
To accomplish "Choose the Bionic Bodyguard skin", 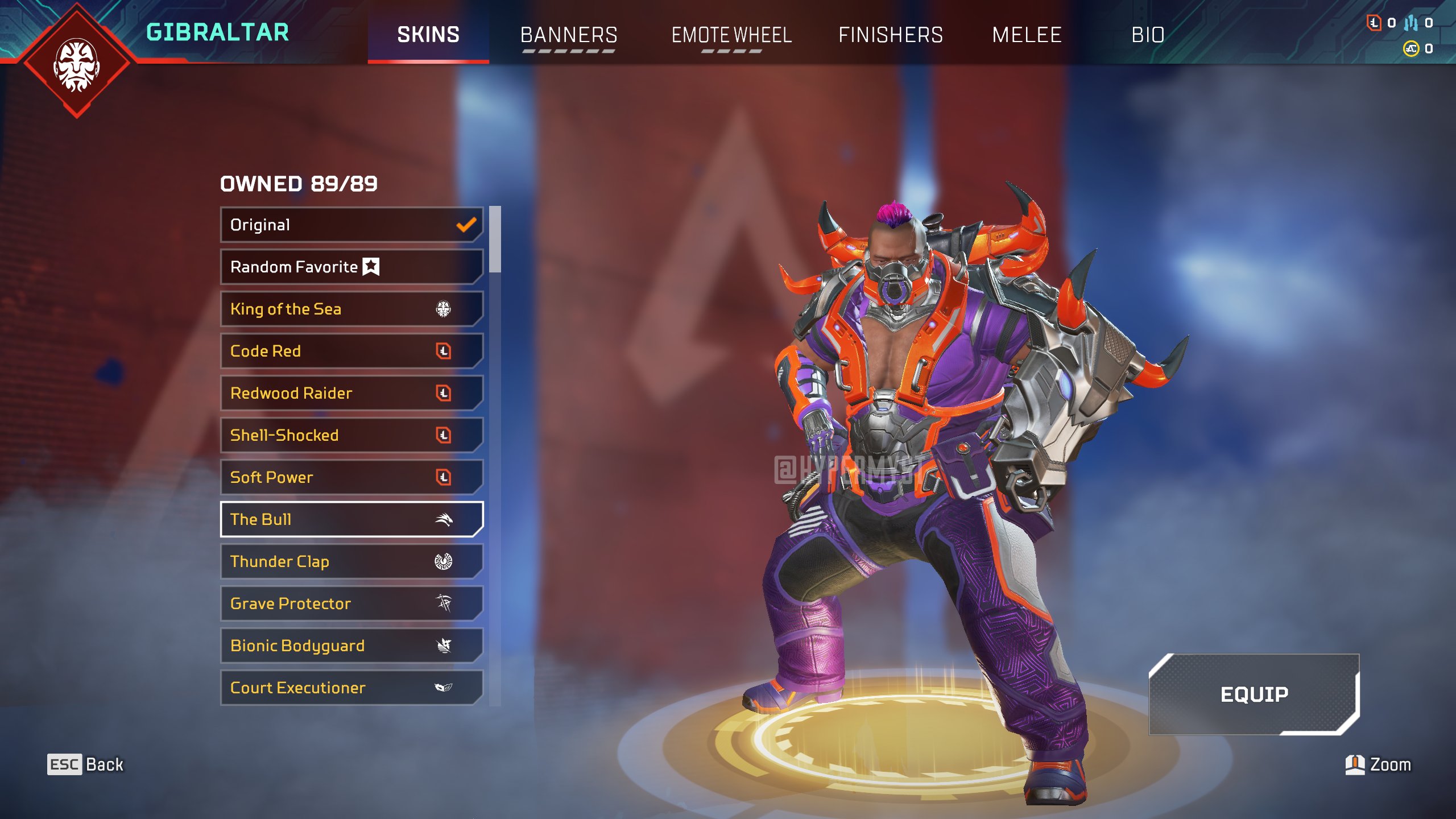I will click(x=351, y=646).
